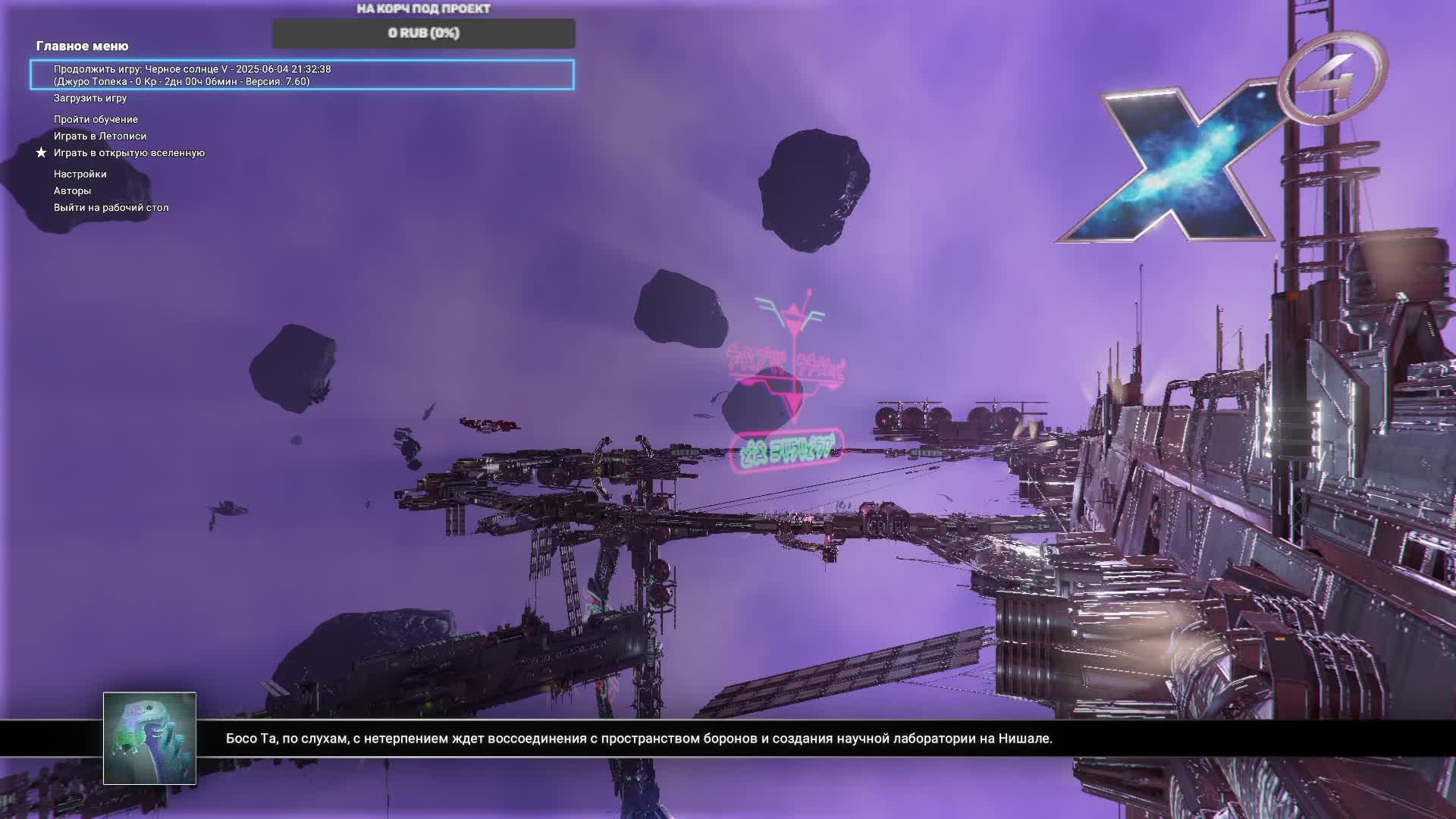The image size is (1456, 819).
Task: Choose Выйти на рабочий стол
Action: (x=111, y=208)
